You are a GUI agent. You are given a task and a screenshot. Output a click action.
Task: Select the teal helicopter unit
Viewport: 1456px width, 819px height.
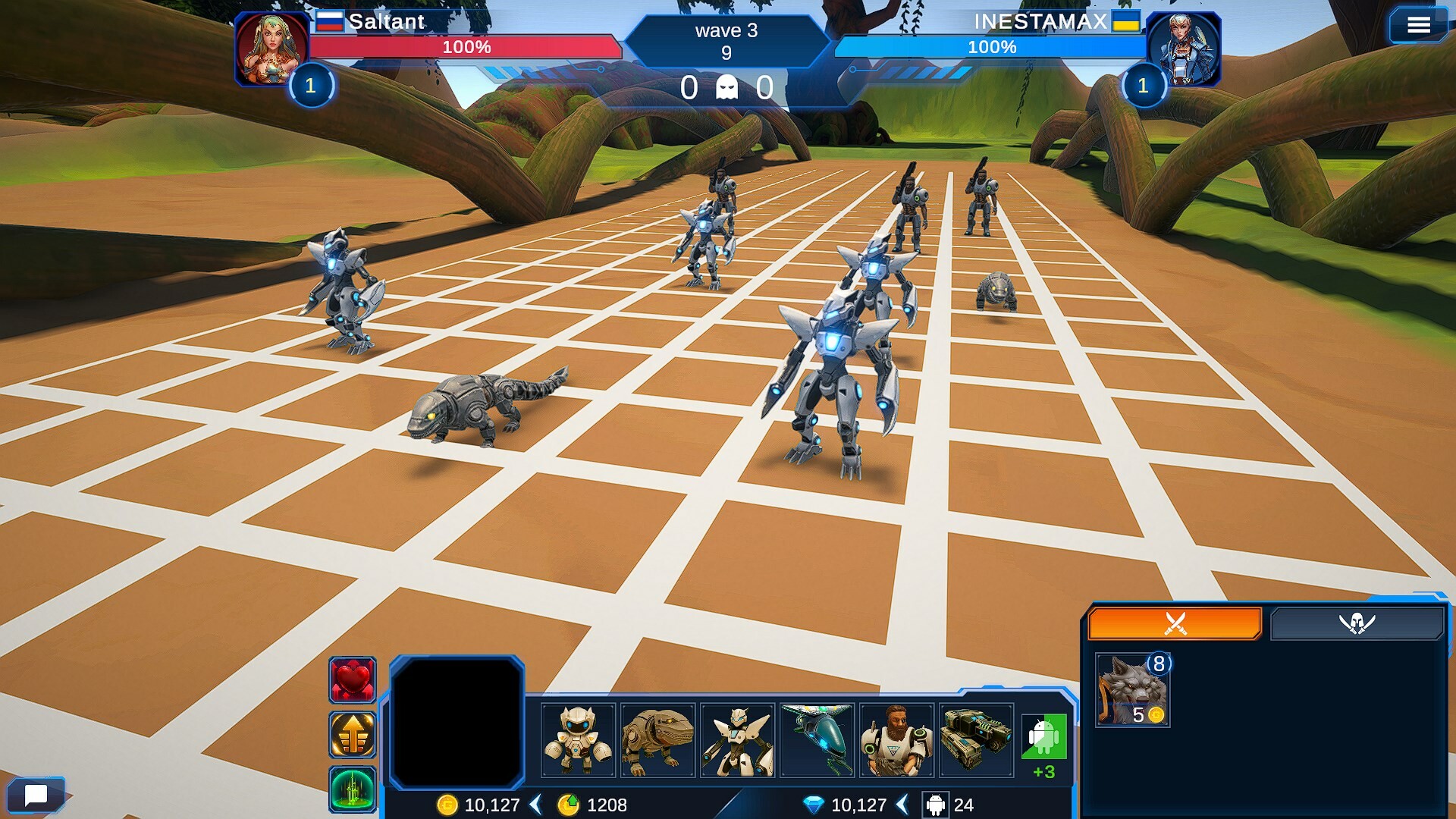[817, 740]
